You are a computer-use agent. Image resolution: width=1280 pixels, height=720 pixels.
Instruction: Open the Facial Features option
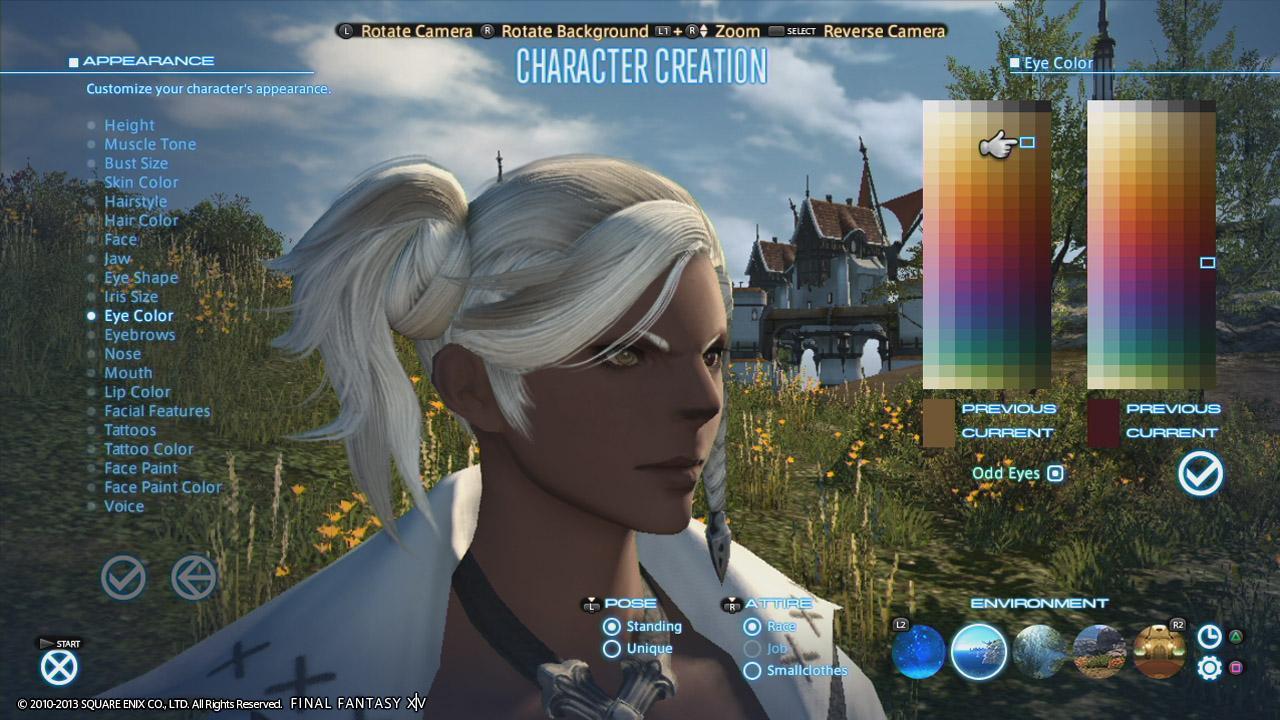[x=157, y=411]
